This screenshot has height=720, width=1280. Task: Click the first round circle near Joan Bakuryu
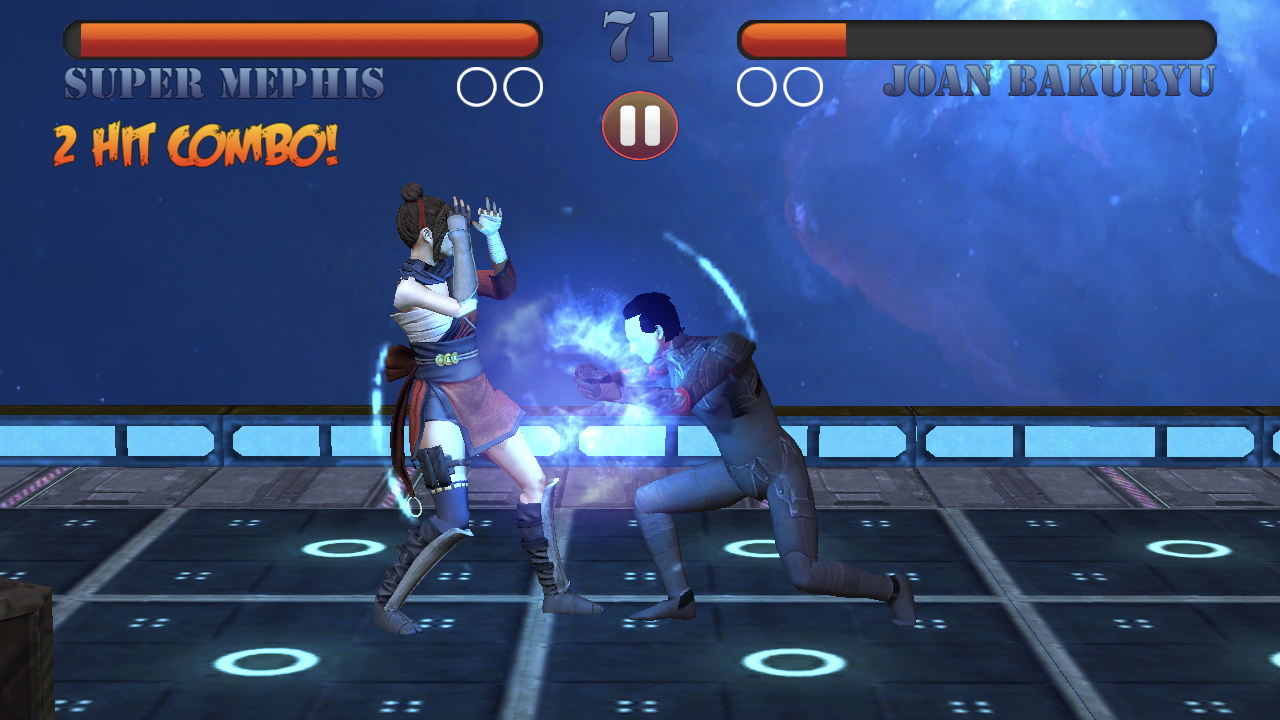(755, 86)
